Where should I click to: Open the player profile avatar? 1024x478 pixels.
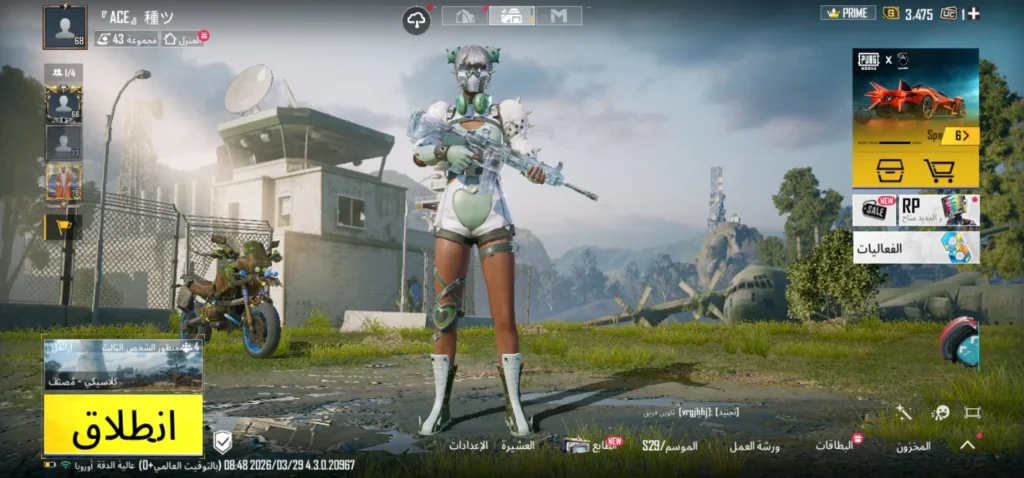point(65,27)
